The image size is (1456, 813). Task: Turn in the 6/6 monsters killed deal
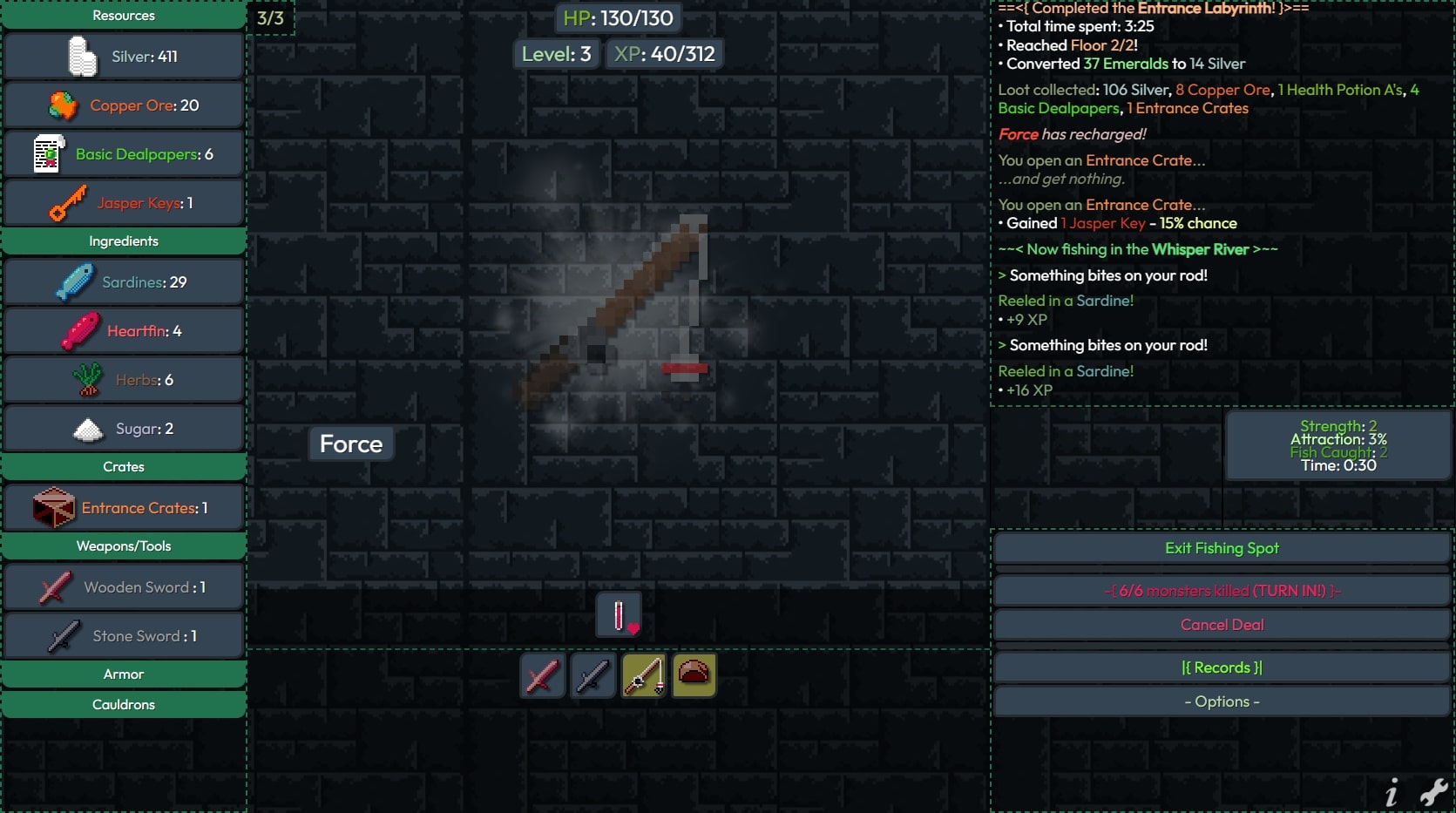(1222, 591)
